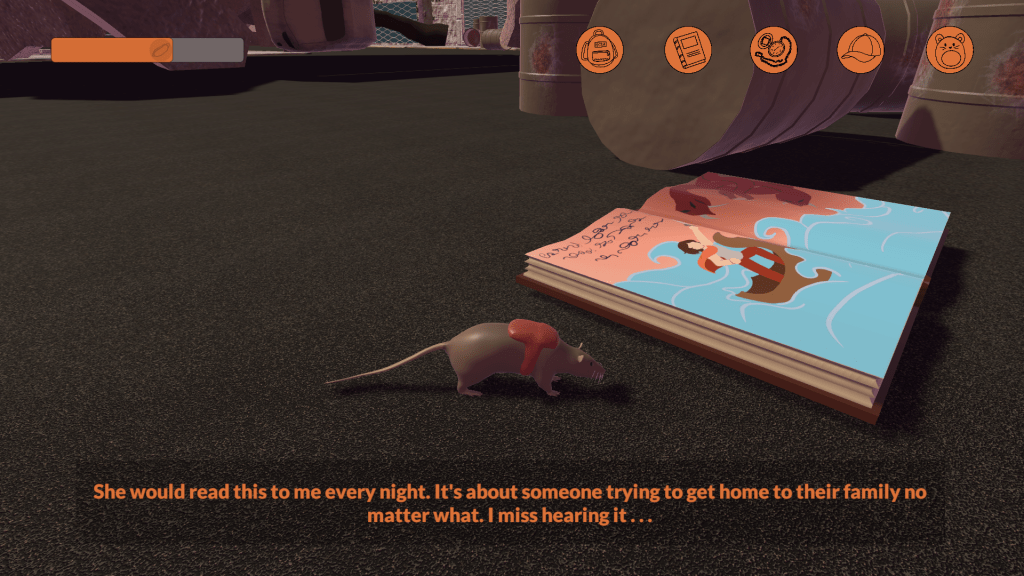The image size is (1024, 576).
Task: Select the storybook icon
Action: pos(688,49)
